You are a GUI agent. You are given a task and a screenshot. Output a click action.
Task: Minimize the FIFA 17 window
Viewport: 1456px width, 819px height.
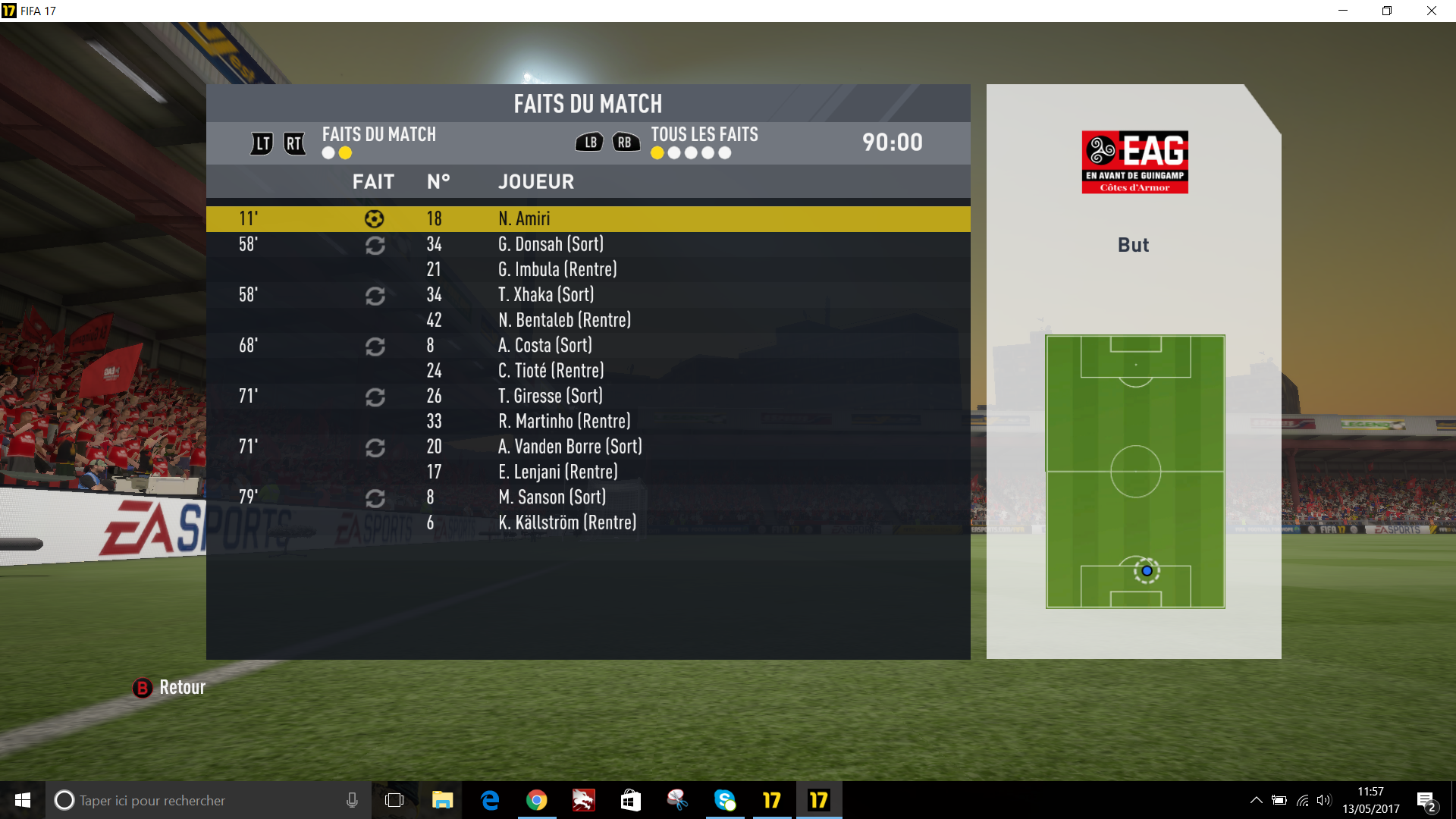1343,11
